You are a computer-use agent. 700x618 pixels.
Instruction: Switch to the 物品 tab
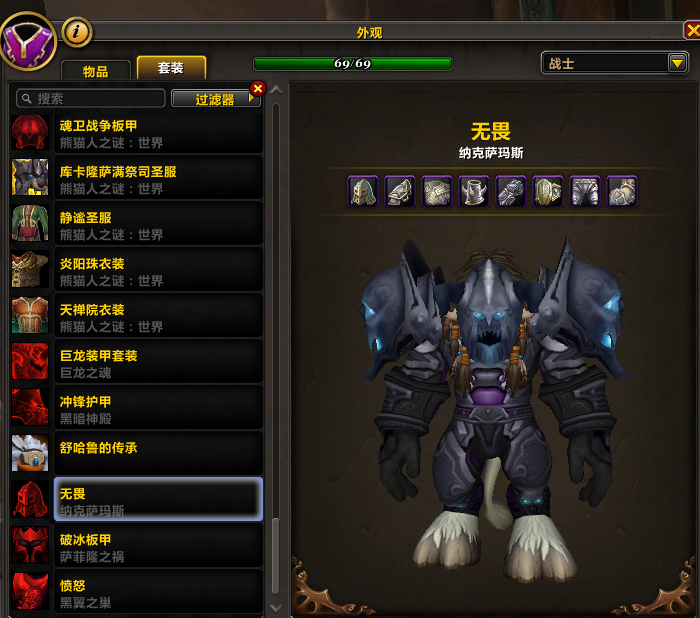(97, 70)
